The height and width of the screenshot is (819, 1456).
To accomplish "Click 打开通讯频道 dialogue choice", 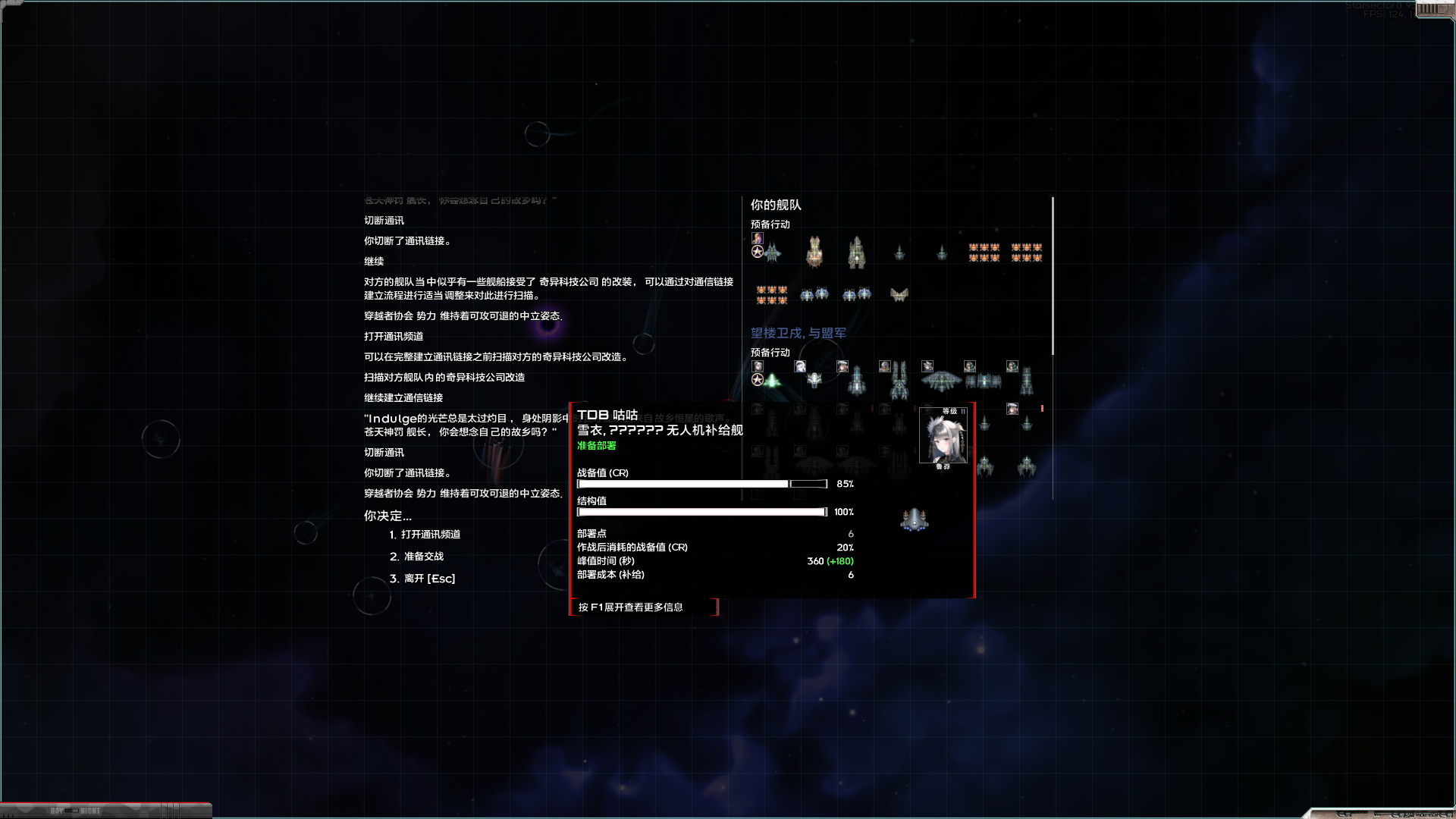I will coord(431,534).
